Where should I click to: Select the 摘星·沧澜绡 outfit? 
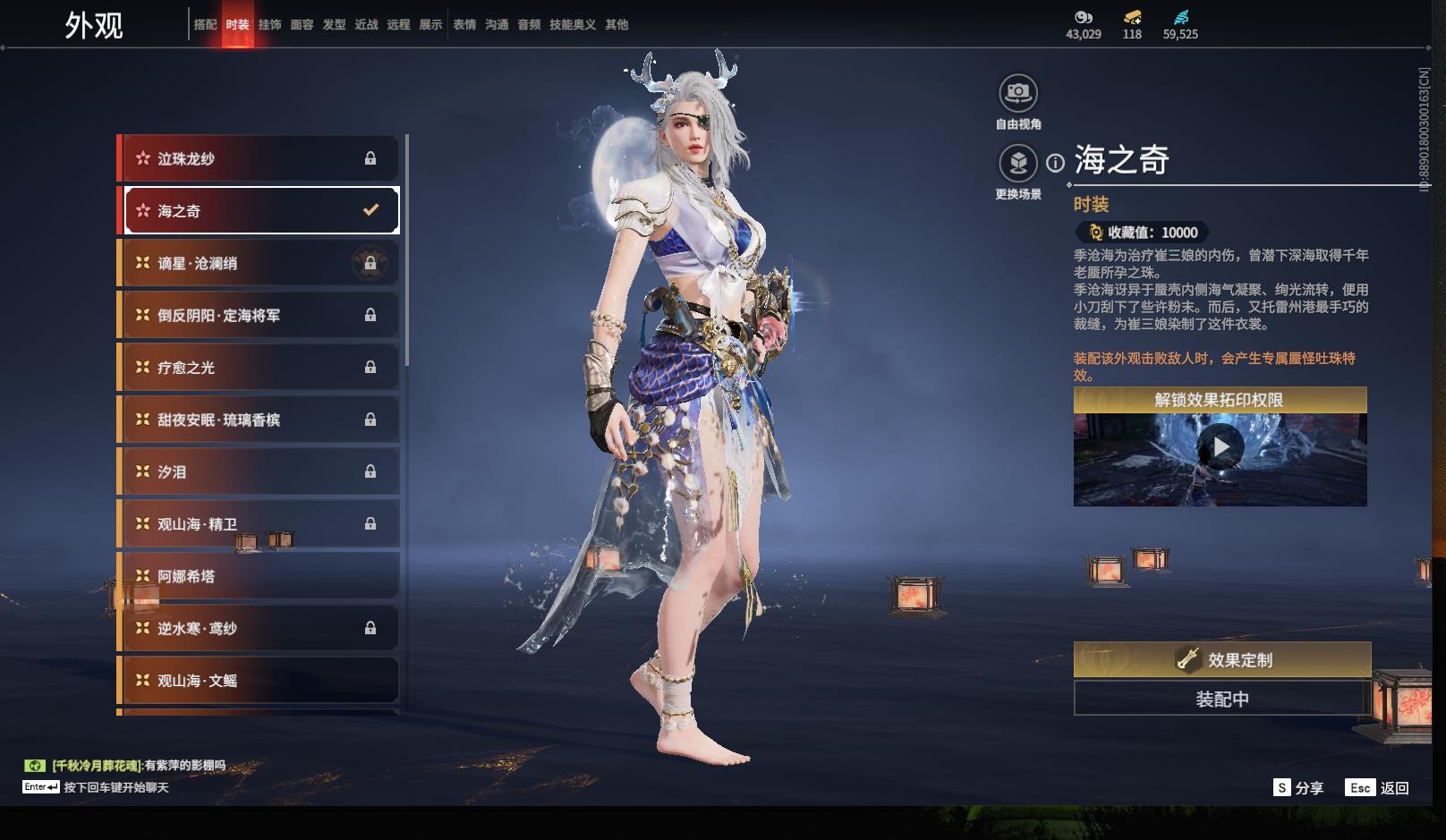coord(259,263)
